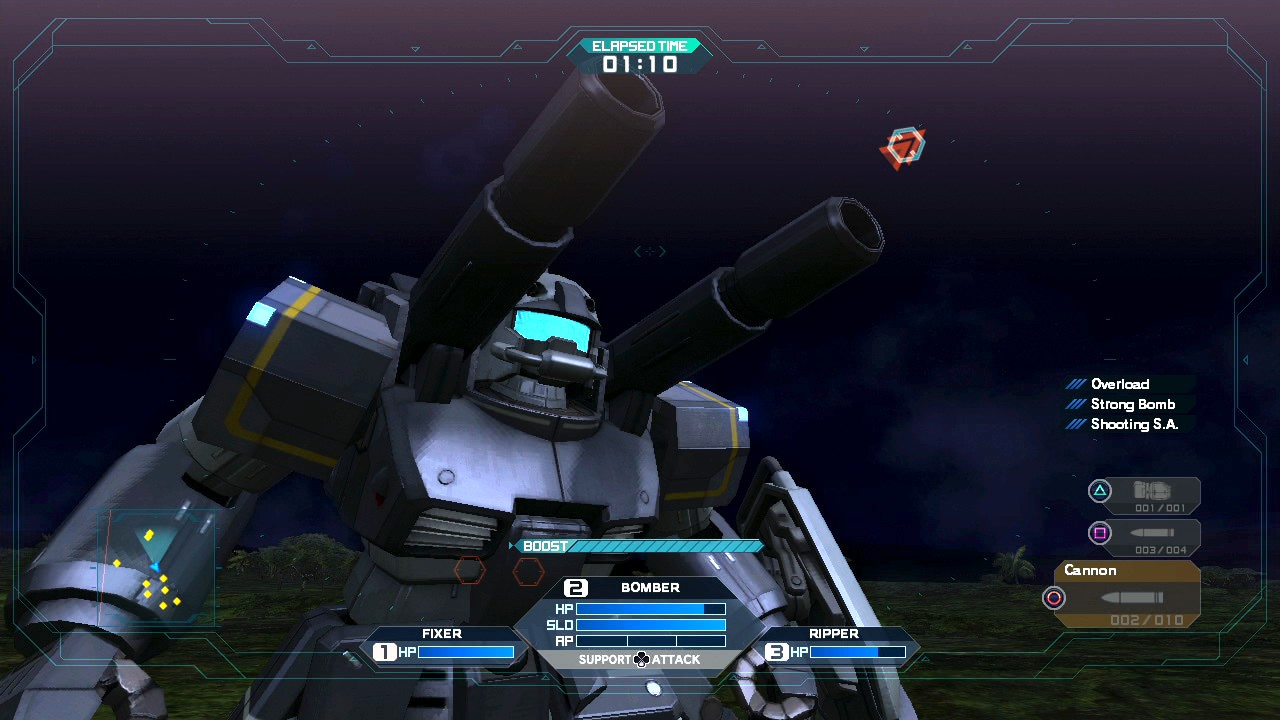
Task: Click the Shooting S.A. skill entry
Action: pyautogui.click(x=1134, y=424)
